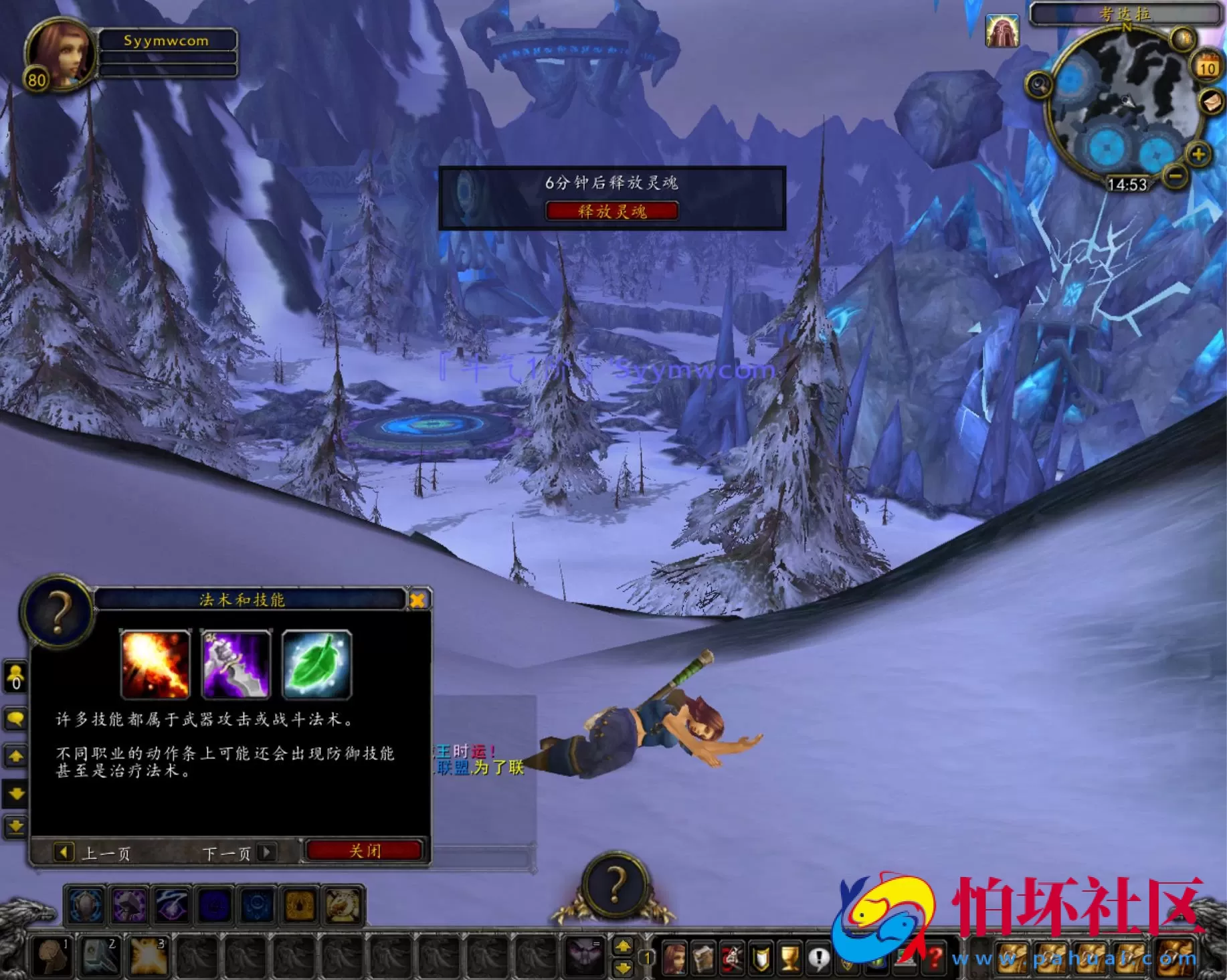
Task: Open the character info micro button
Action: click(x=674, y=959)
